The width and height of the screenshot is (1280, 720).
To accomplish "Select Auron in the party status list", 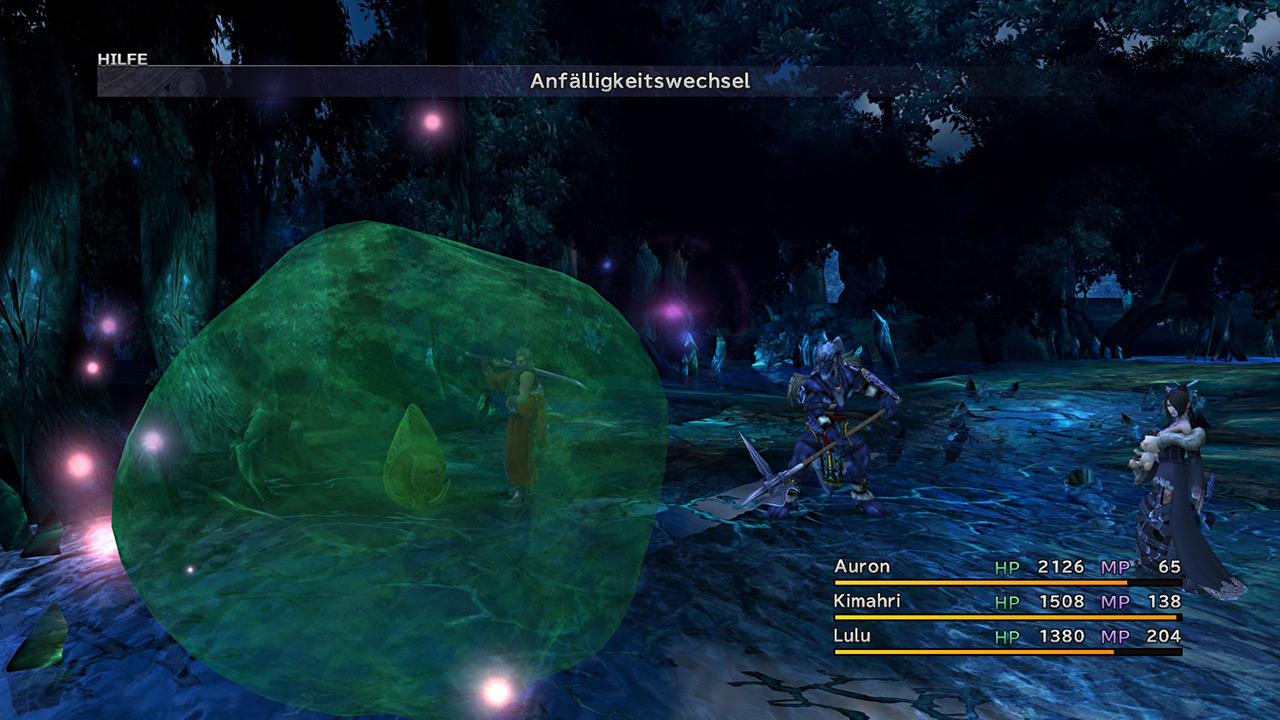I will click(x=862, y=567).
